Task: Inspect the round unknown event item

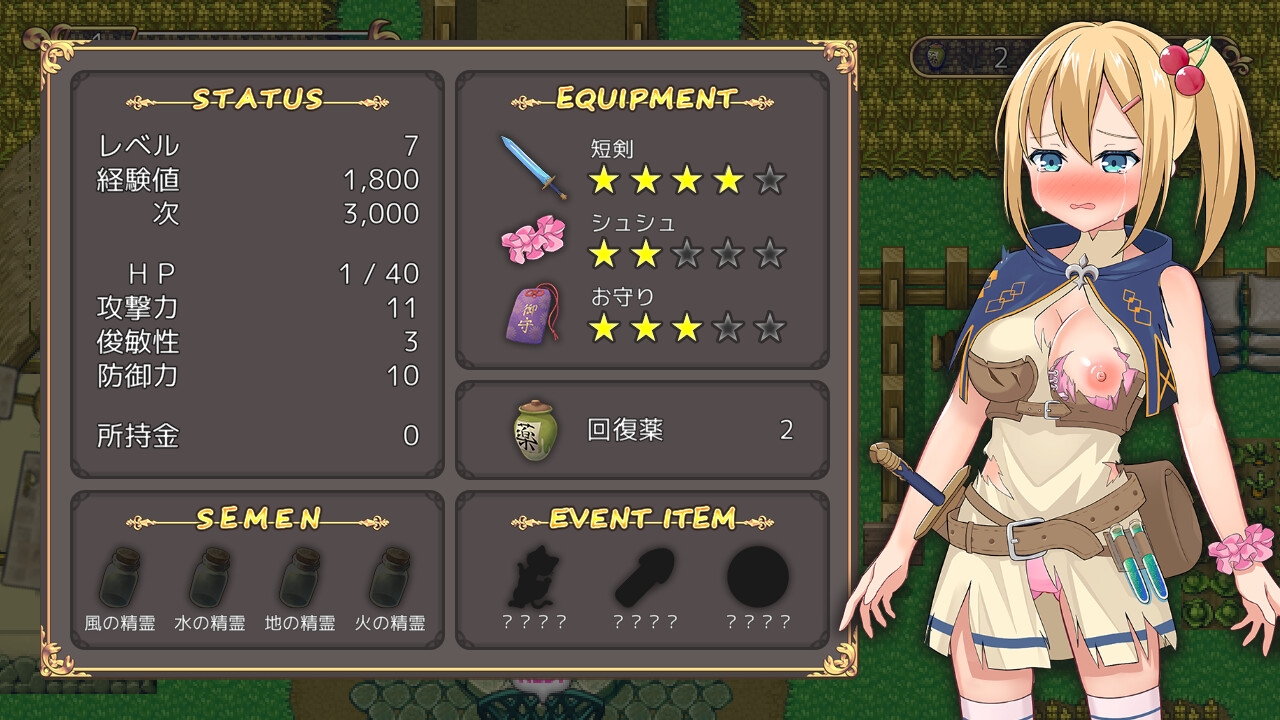Action: (x=757, y=578)
